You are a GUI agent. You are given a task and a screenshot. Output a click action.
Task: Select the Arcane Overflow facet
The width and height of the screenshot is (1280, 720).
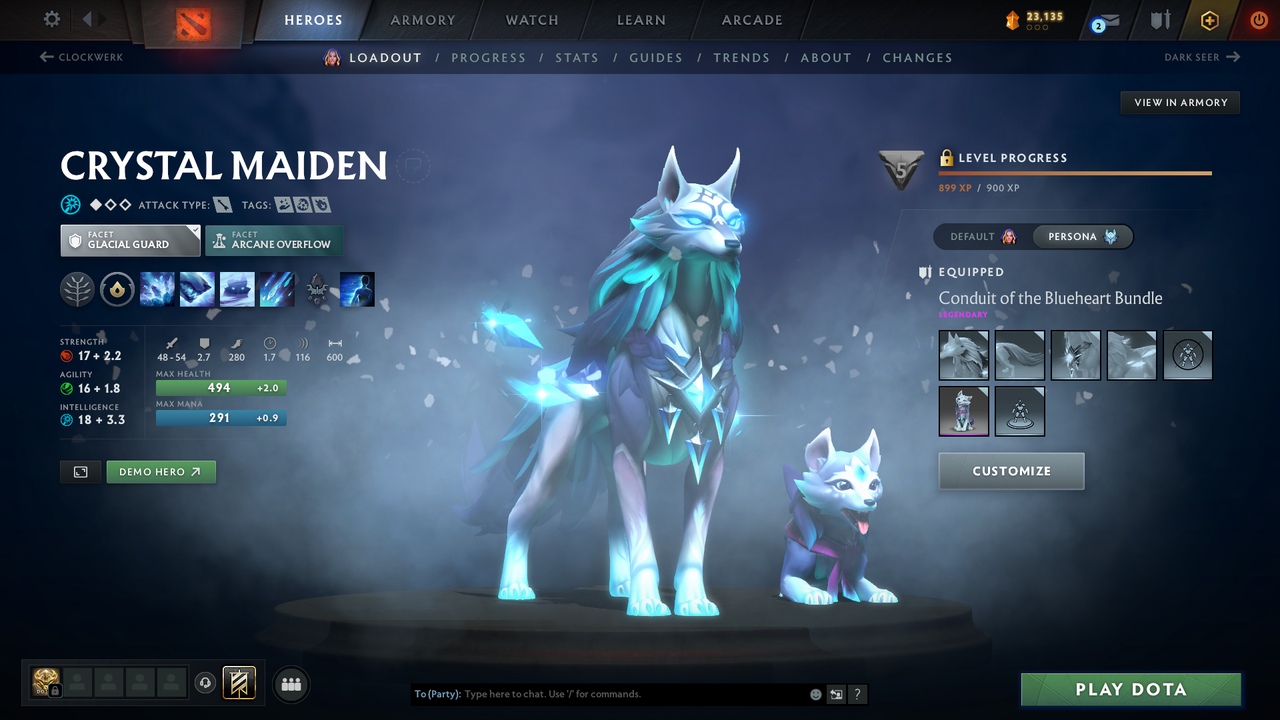[274, 241]
